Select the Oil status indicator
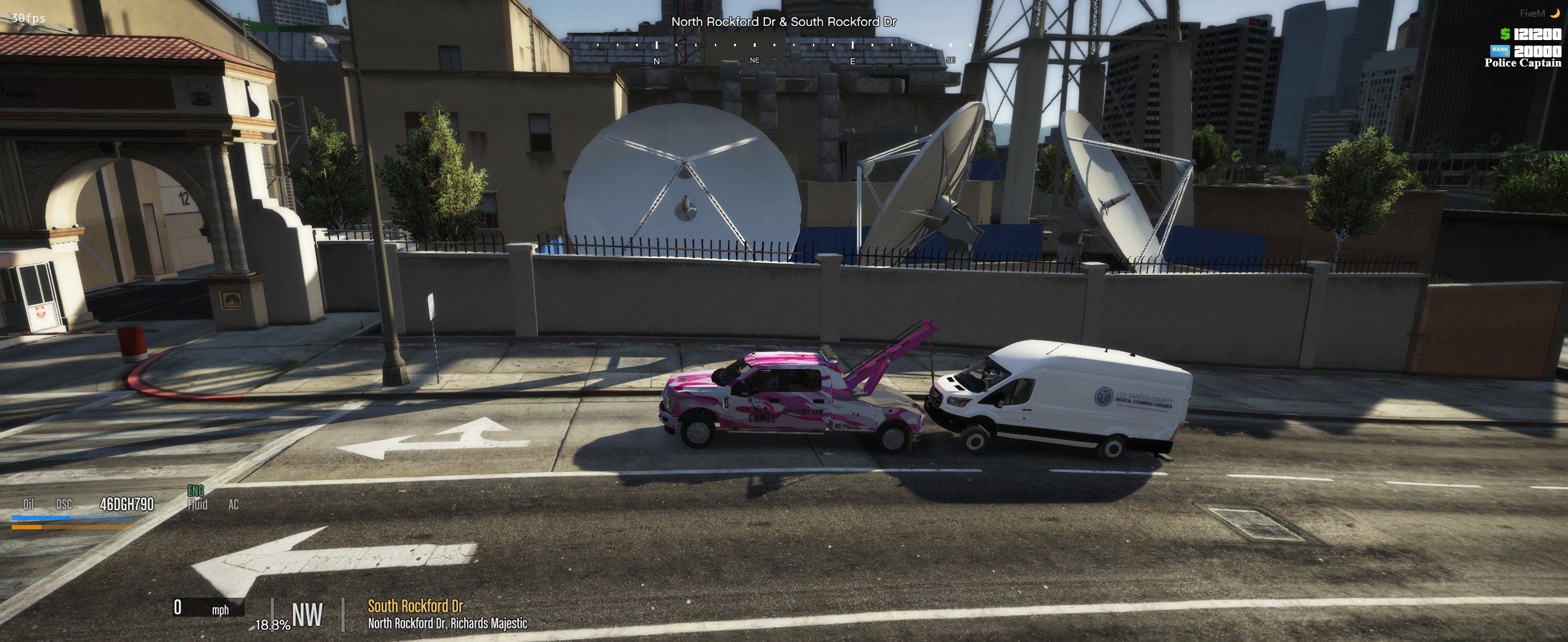Image resolution: width=1568 pixels, height=642 pixels. click(28, 505)
